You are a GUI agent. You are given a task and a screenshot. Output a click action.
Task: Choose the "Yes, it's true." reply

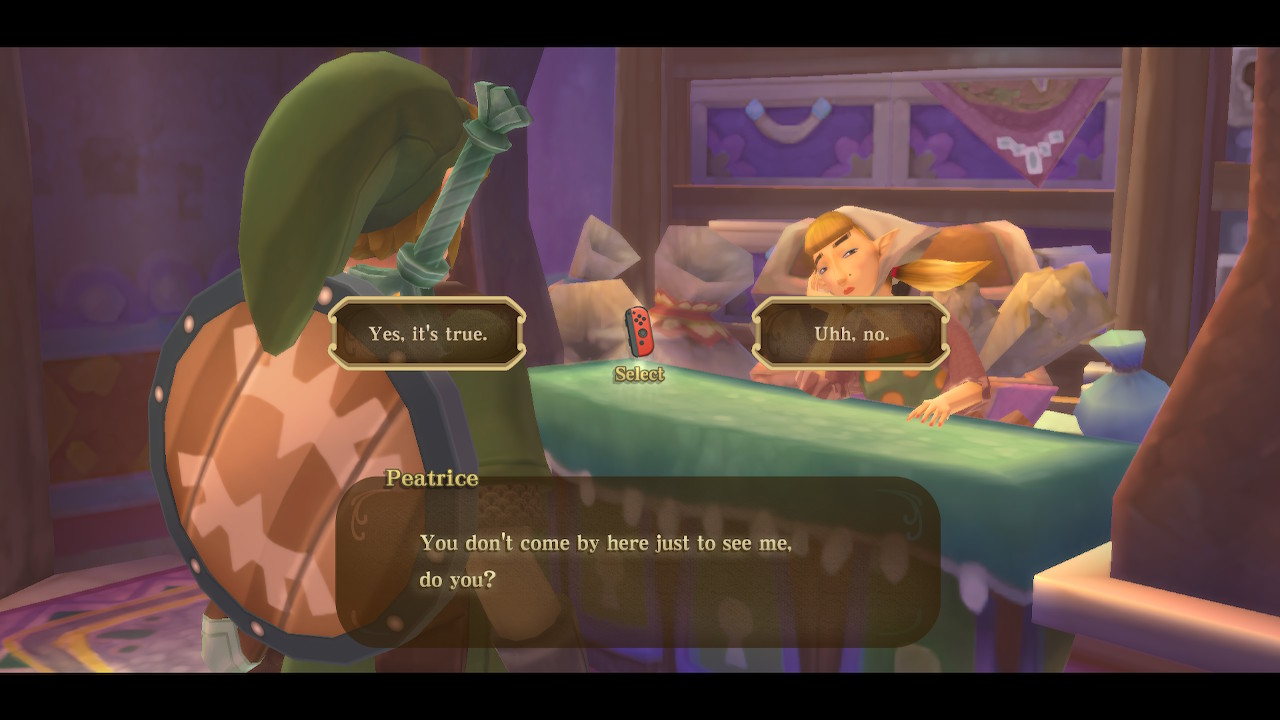427,334
